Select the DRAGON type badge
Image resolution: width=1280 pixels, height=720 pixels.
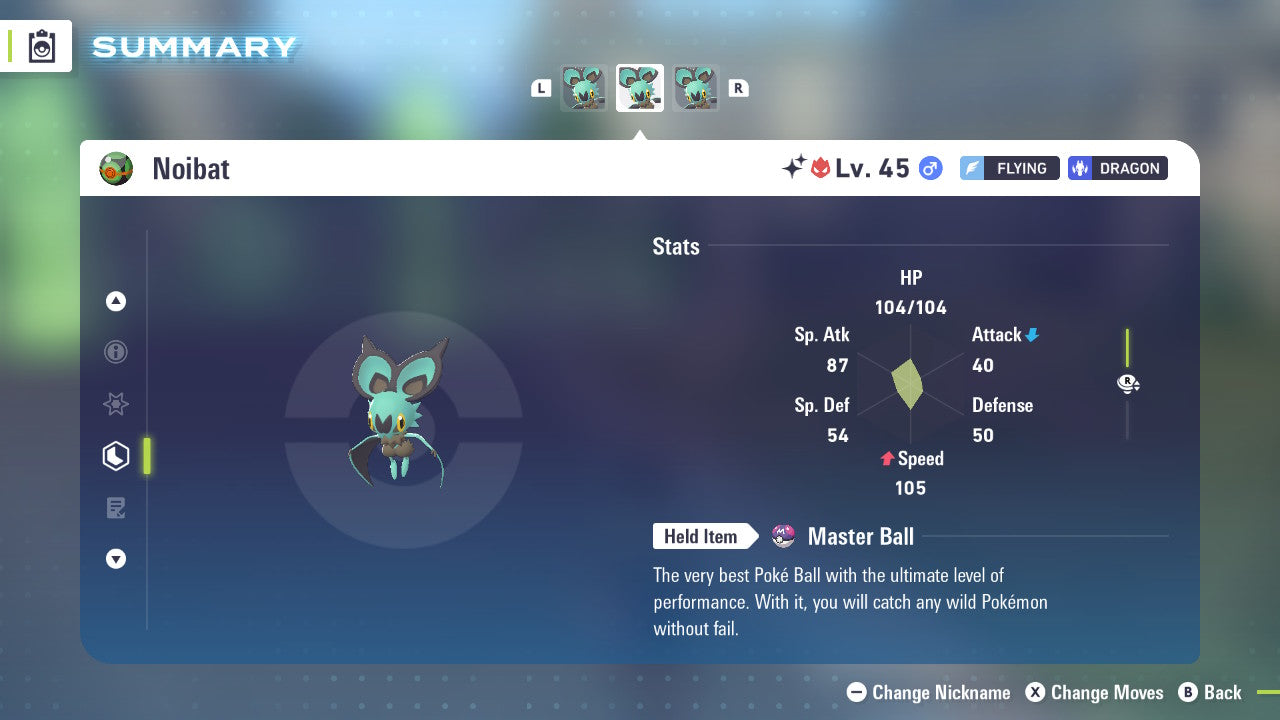(x=1117, y=168)
